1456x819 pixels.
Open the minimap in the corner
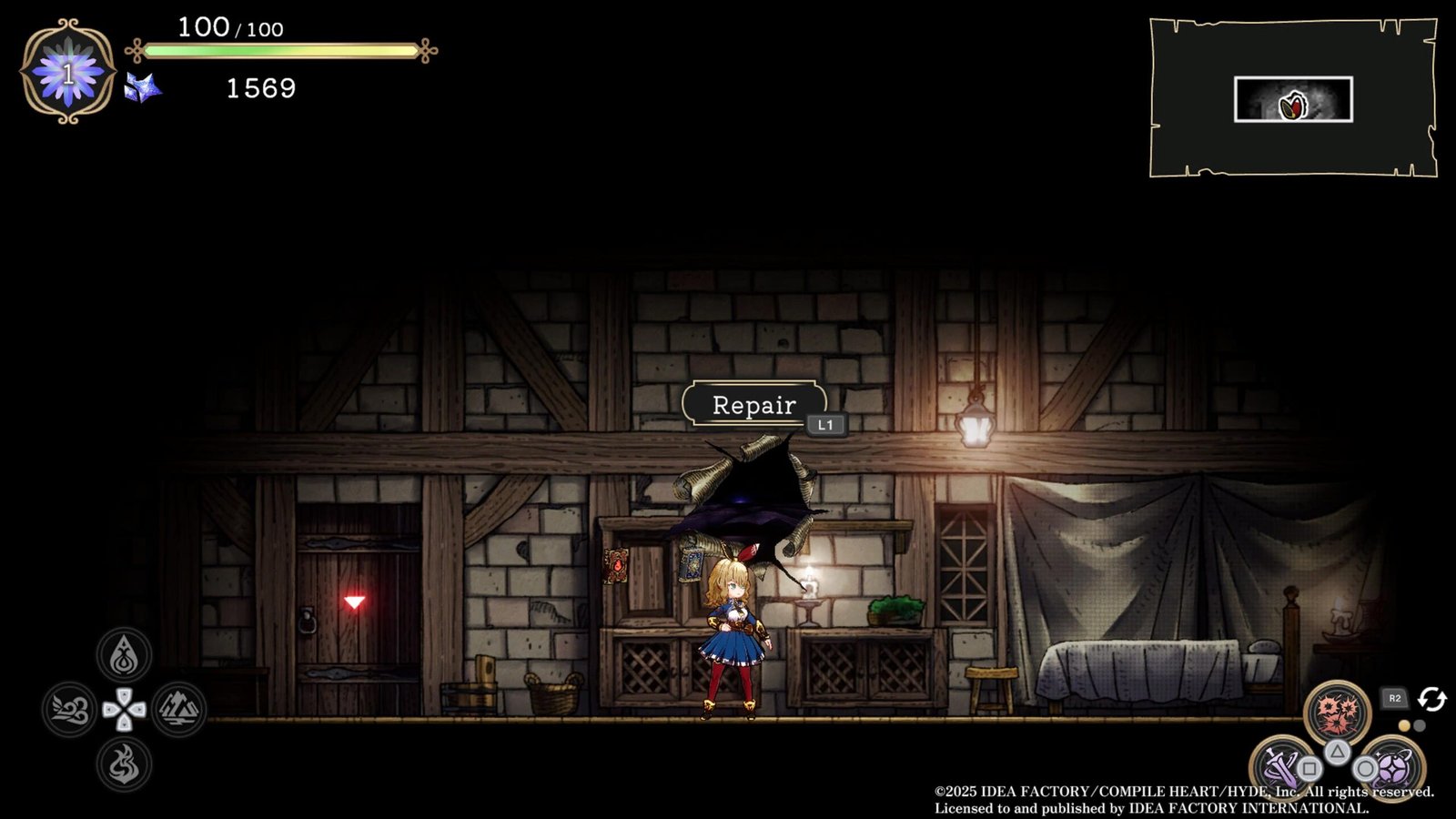1292,98
